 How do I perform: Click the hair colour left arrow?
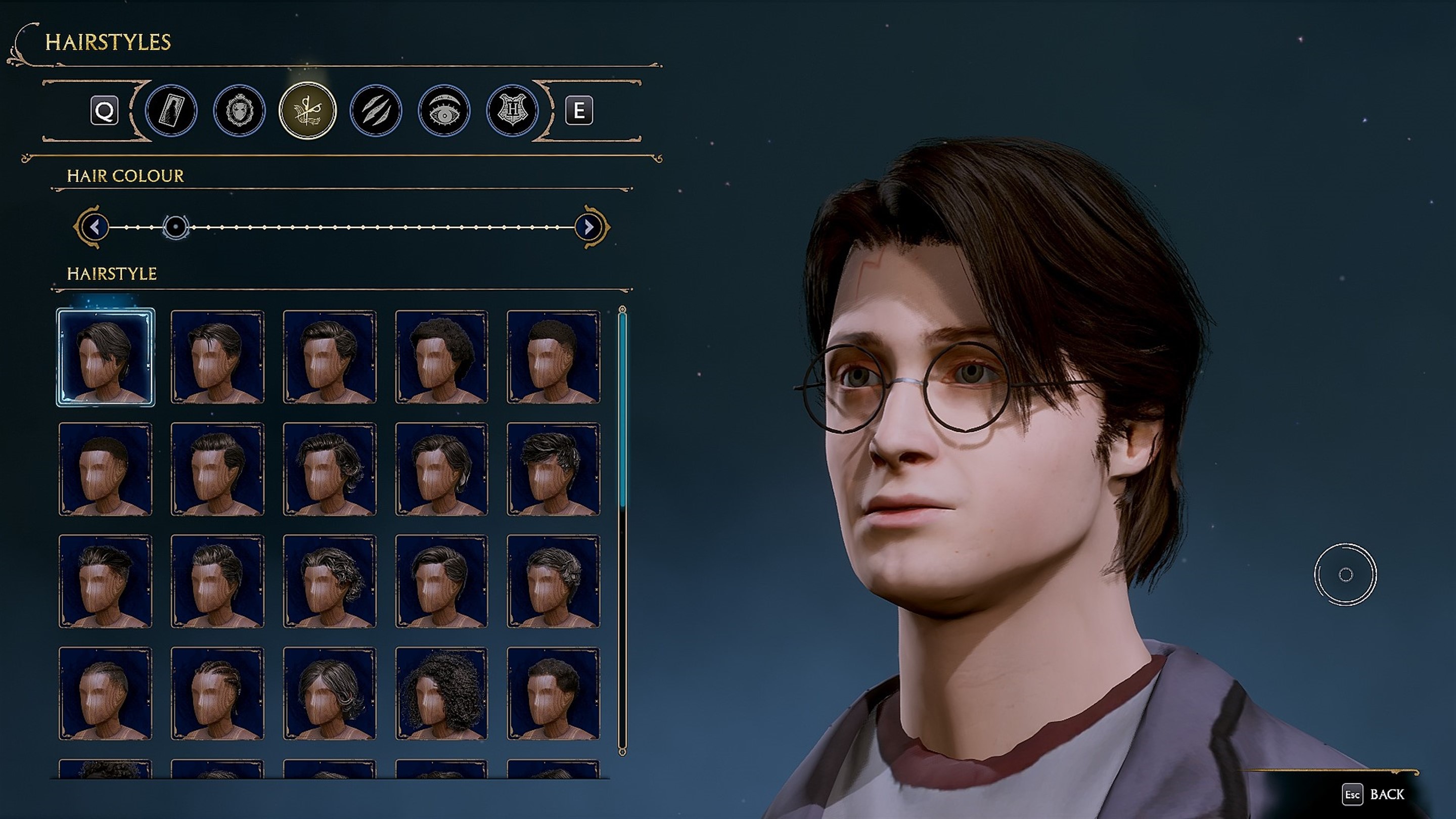coord(95,227)
